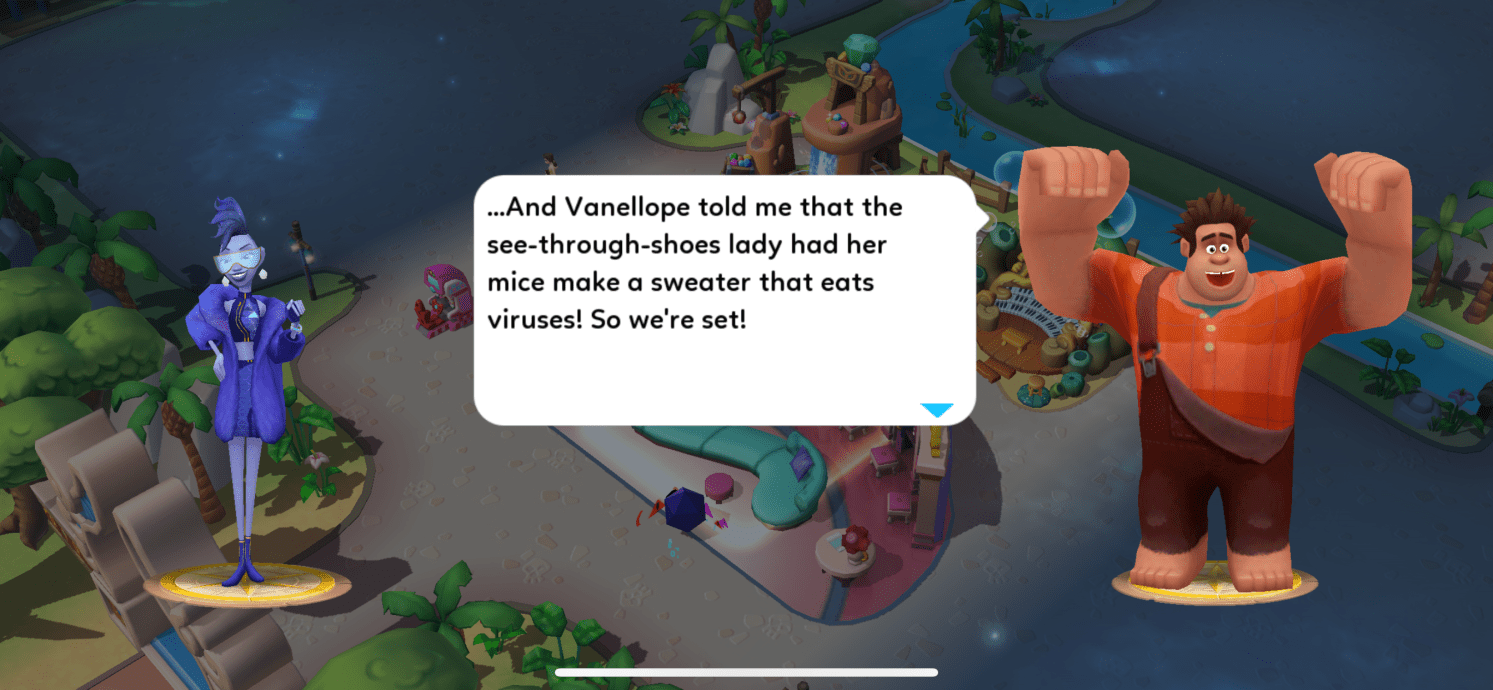The image size is (1493, 690).
Task: Advance Ralph's speech bubble text
Action: pyautogui.click(x=723, y=300)
